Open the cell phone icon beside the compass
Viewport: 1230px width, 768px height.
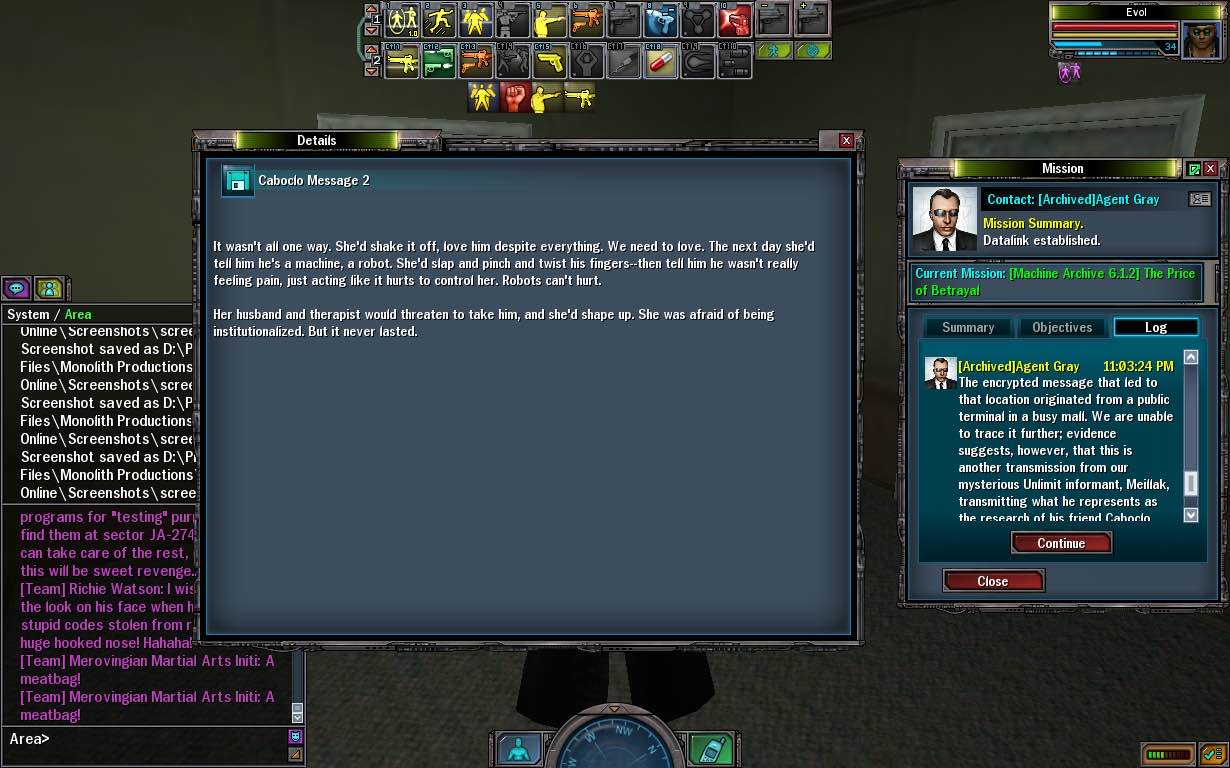pyautogui.click(x=711, y=750)
